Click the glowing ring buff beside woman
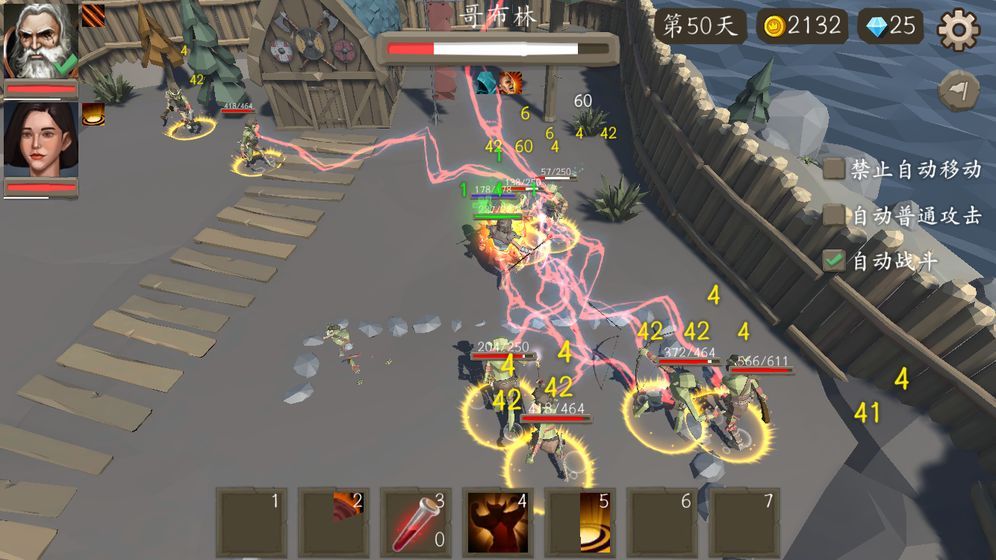 (x=93, y=115)
